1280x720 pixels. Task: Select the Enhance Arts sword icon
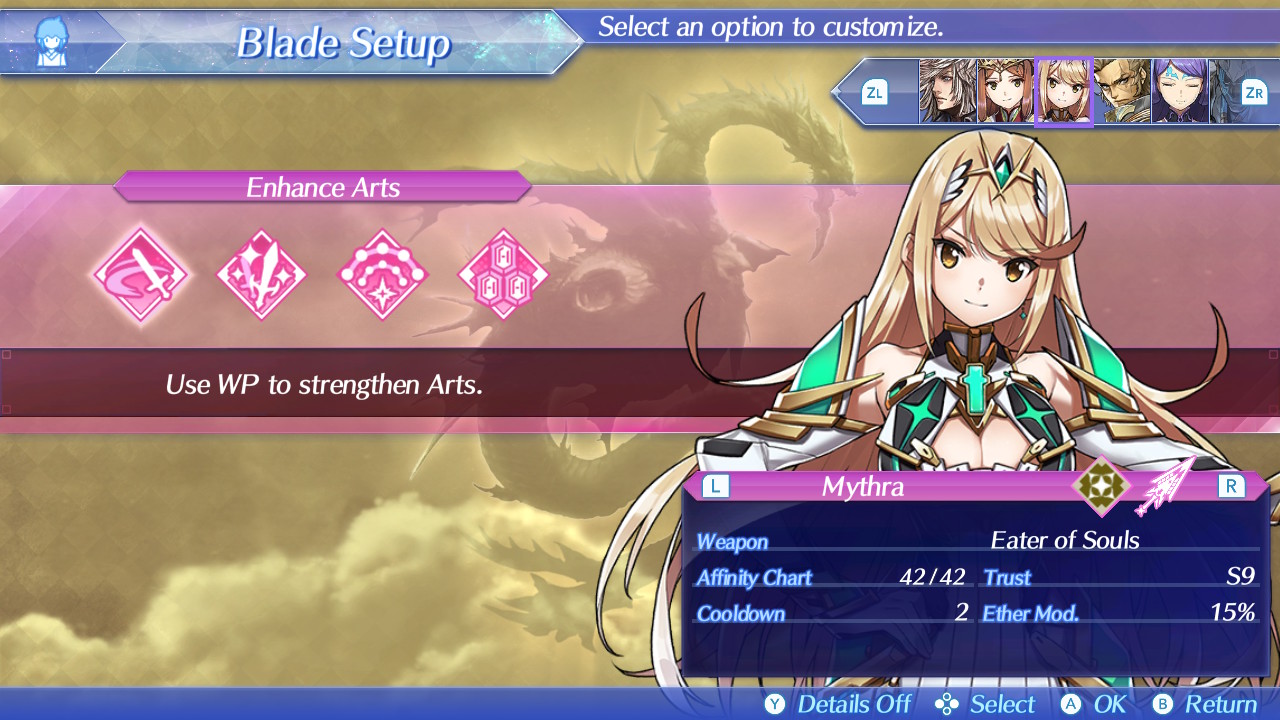tap(141, 274)
